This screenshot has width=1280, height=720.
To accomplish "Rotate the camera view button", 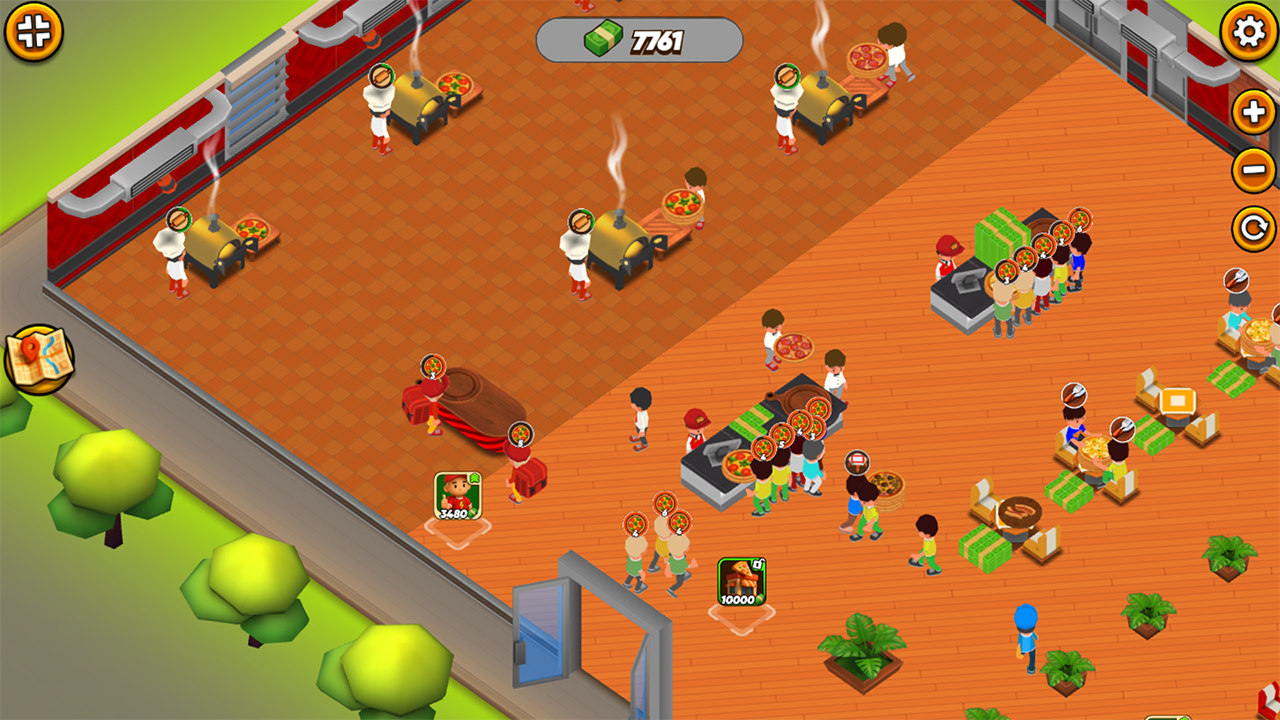I will 1253,229.
